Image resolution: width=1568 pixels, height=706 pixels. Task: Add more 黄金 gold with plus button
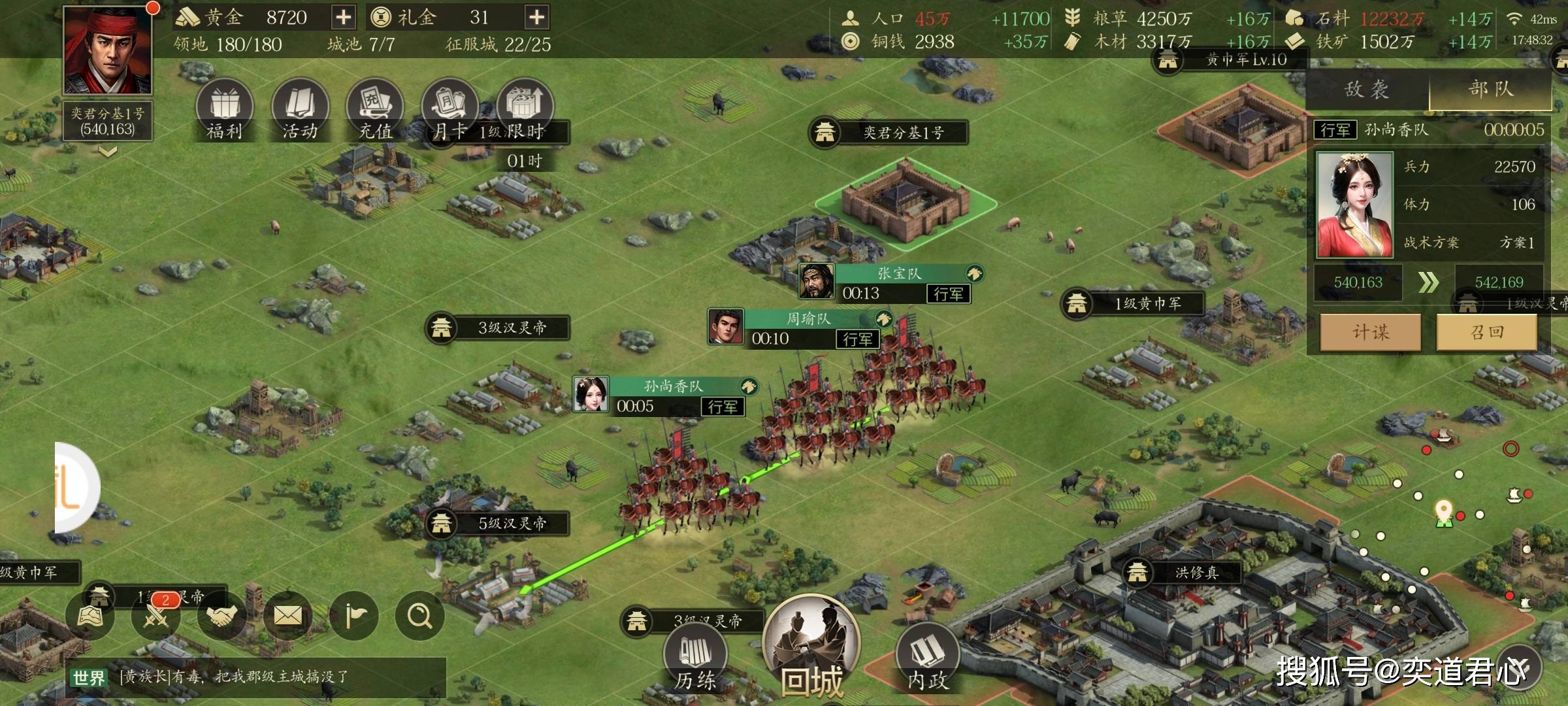pos(343,17)
